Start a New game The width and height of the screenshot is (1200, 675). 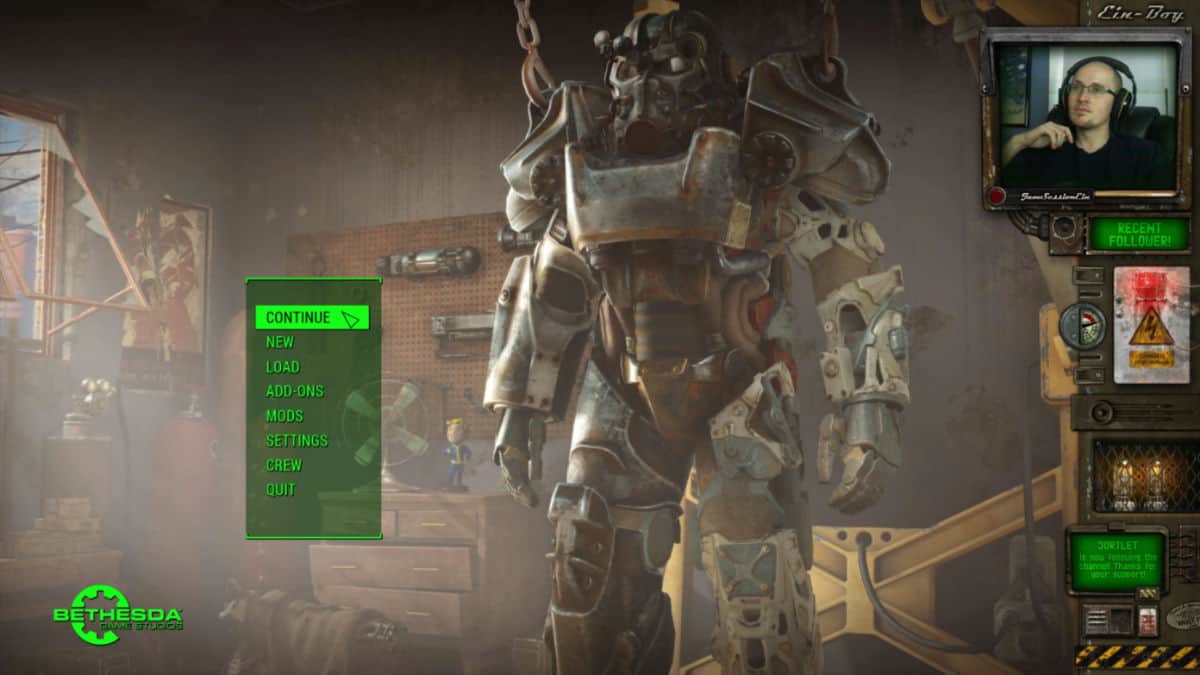click(x=280, y=342)
